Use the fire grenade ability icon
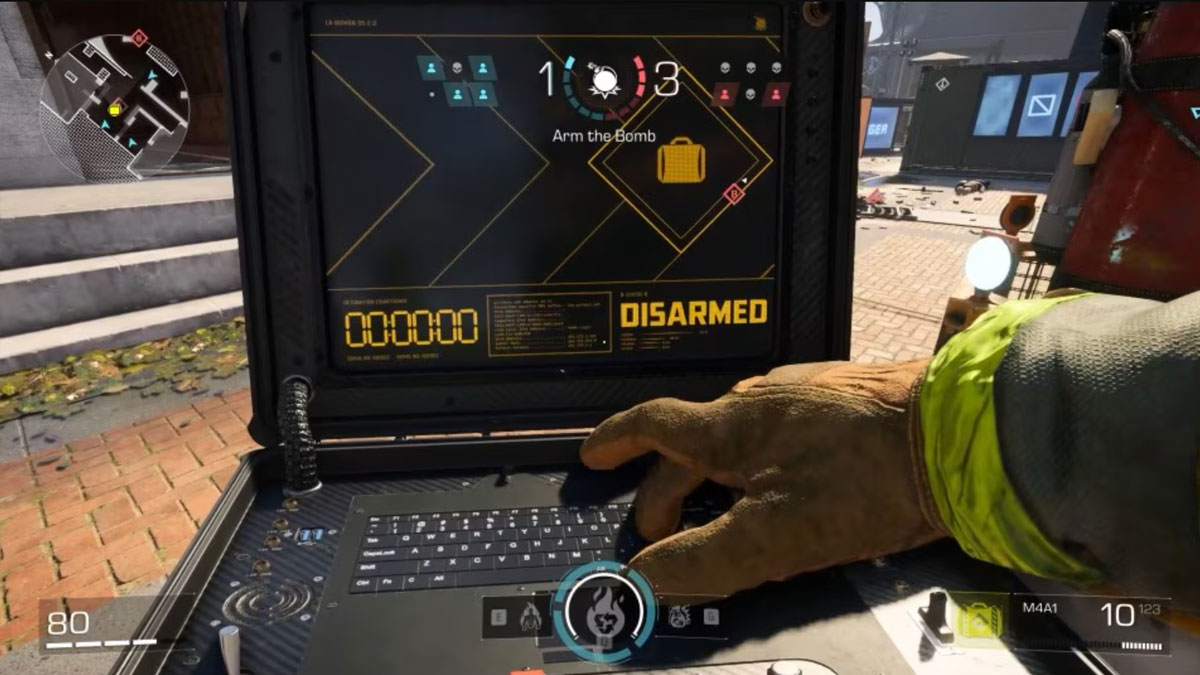The height and width of the screenshot is (675, 1200). click(678, 617)
